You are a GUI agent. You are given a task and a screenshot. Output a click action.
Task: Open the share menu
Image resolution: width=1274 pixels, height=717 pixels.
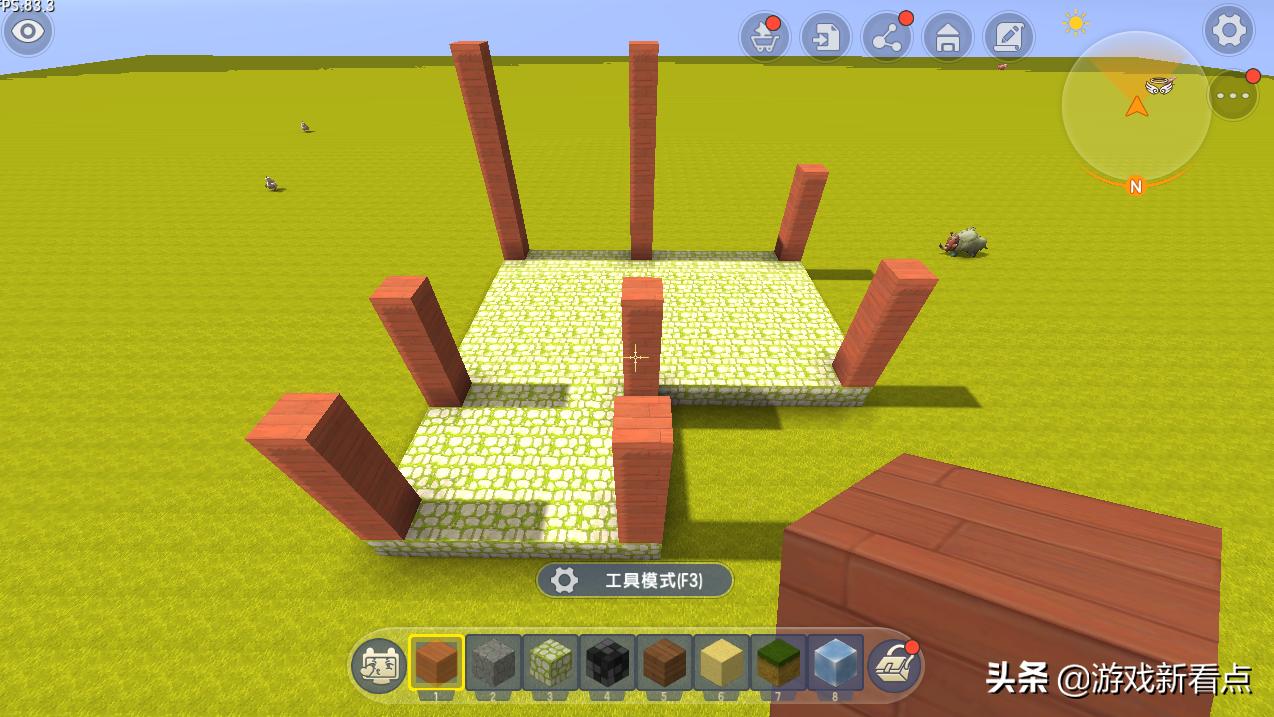886,38
